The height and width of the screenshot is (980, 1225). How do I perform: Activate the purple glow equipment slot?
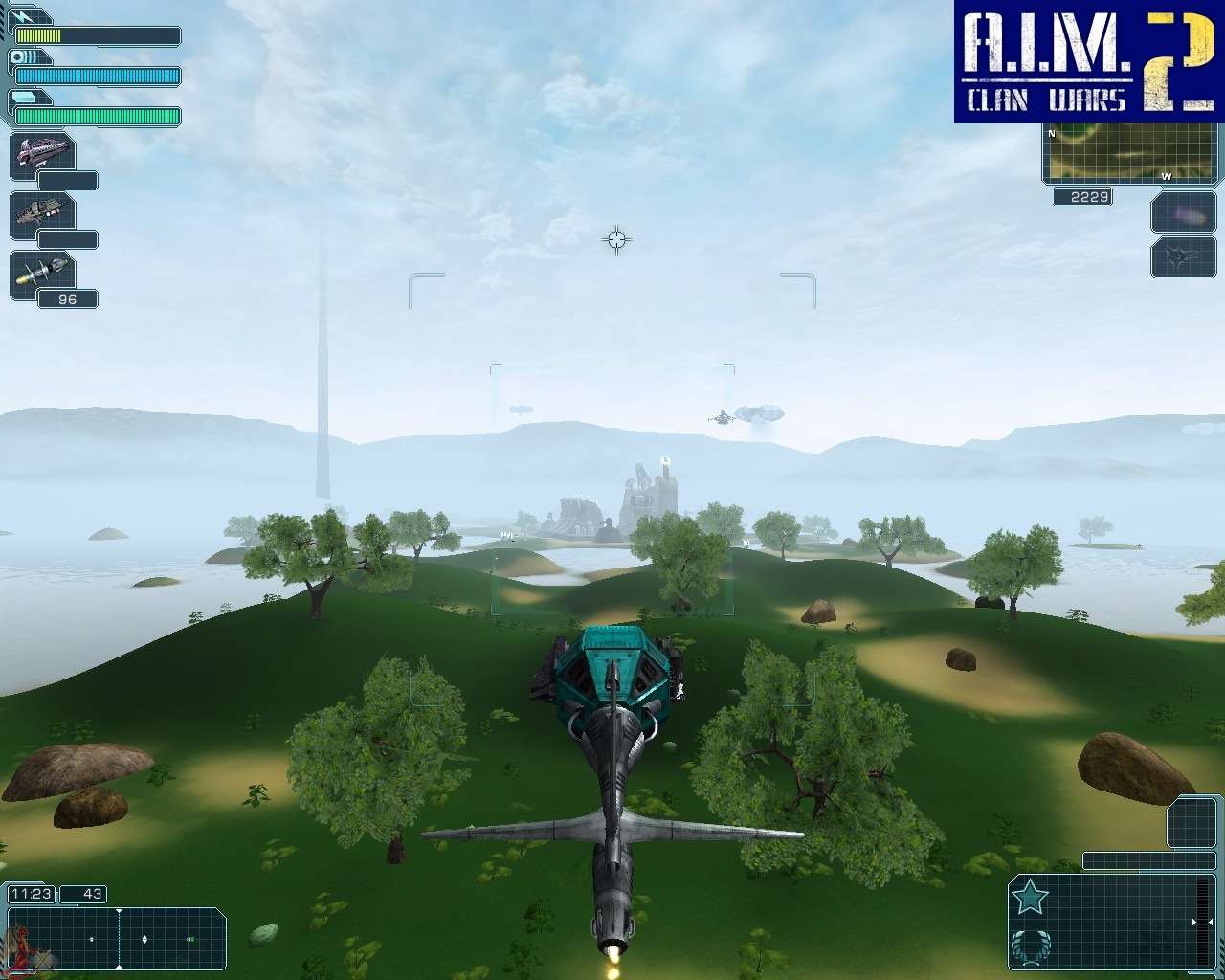point(1183,212)
